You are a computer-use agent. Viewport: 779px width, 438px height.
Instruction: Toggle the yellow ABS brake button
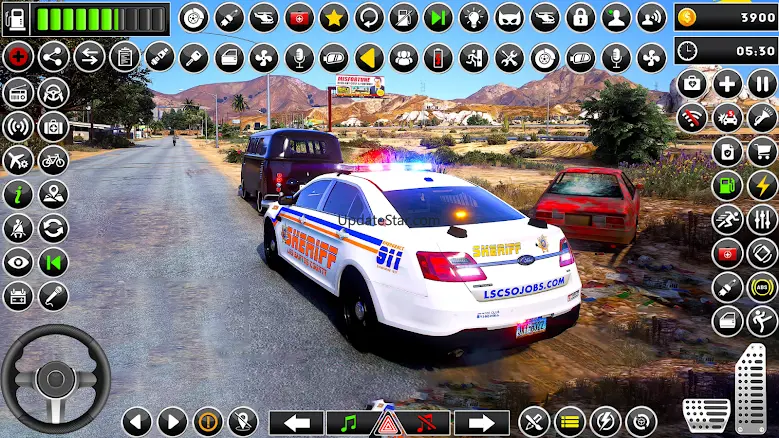coord(762,288)
